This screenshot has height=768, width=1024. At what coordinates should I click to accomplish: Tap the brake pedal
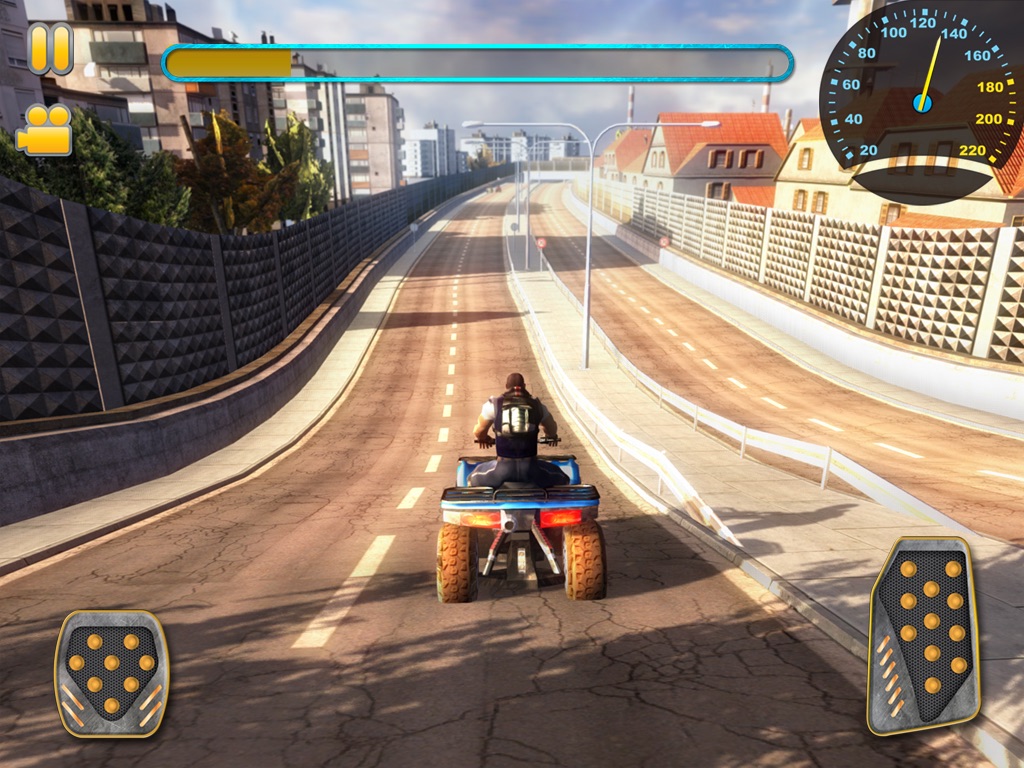pos(111,672)
